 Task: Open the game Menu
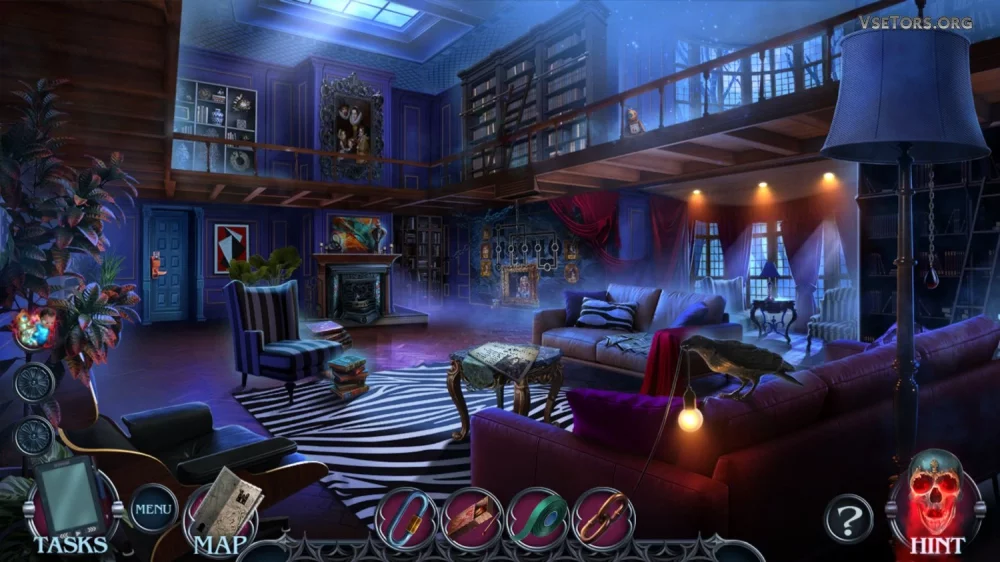(154, 509)
